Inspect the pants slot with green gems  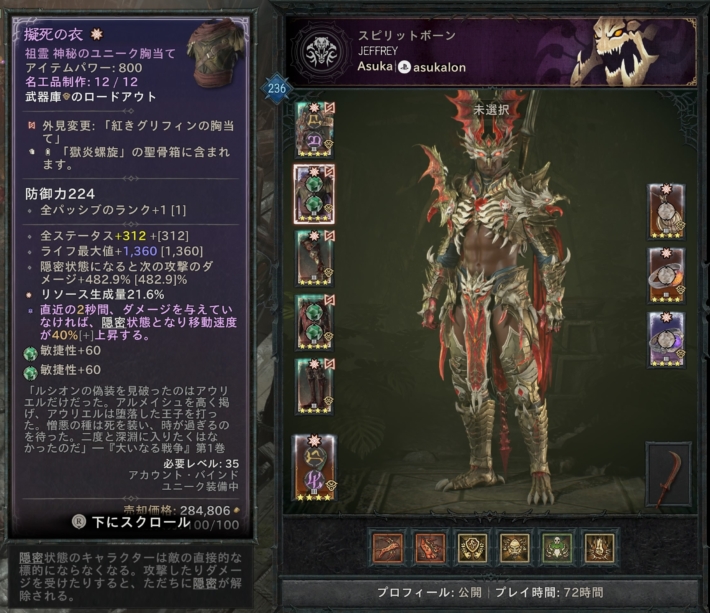[314, 322]
